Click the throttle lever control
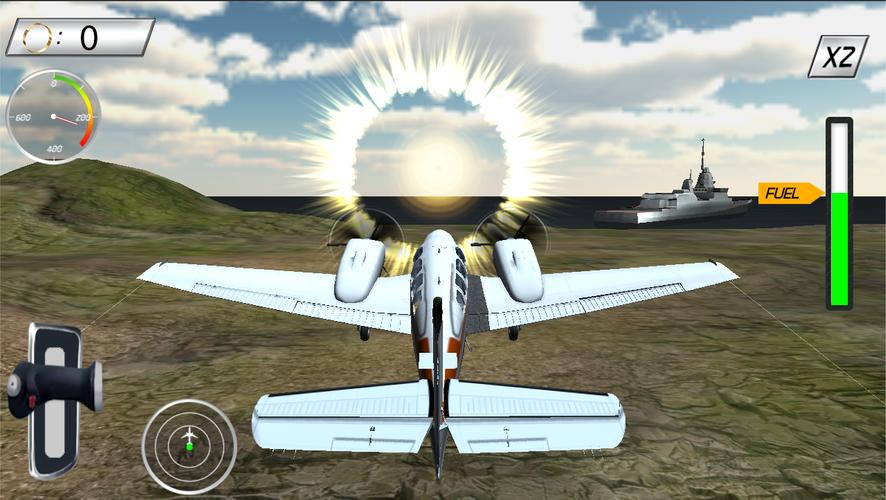886x500 pixels. (x=55, y=391)
